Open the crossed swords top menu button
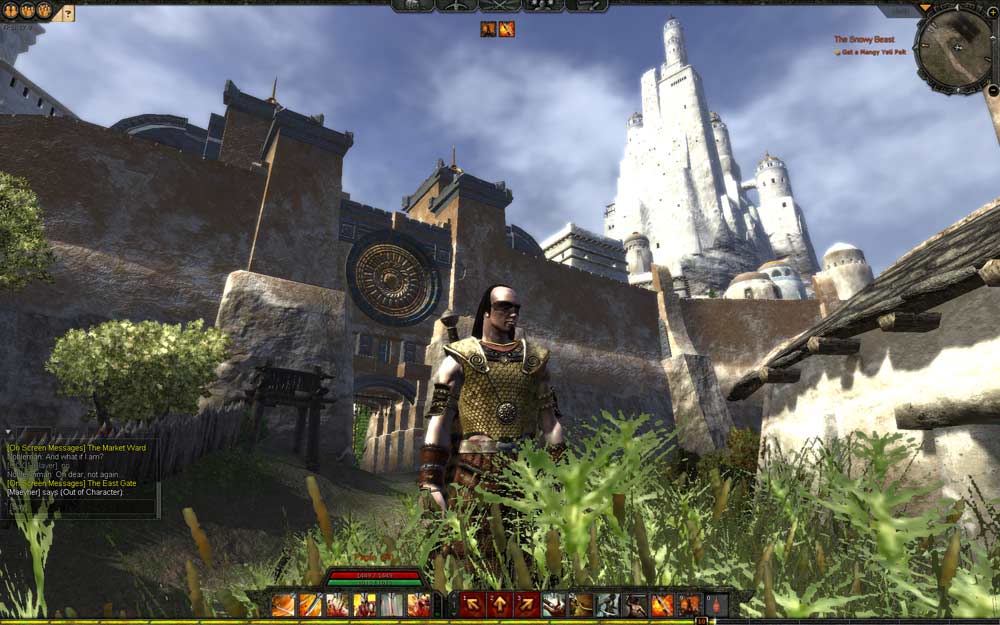 [x=500, y=5]
